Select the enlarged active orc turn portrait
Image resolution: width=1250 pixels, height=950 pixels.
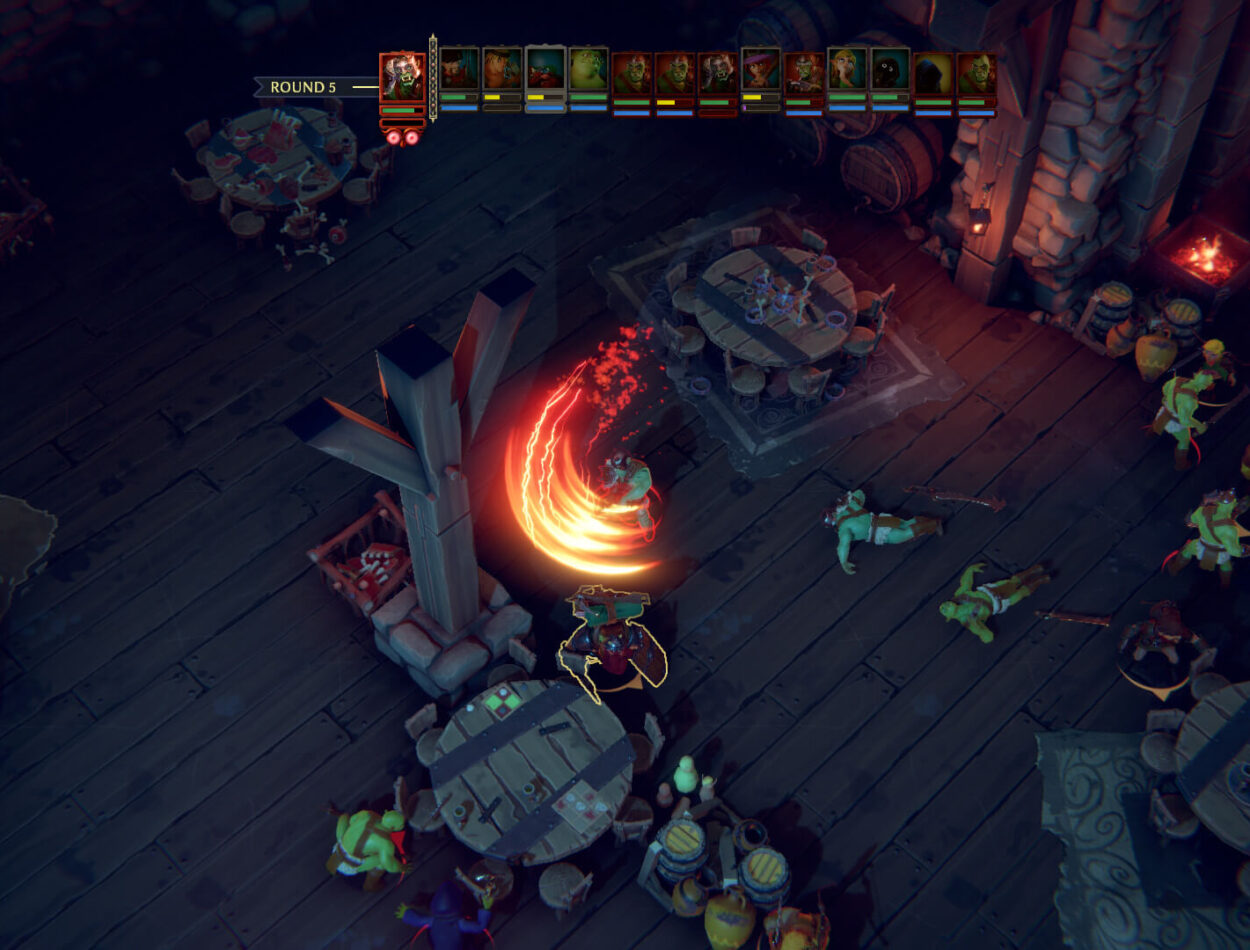[402, 77]
